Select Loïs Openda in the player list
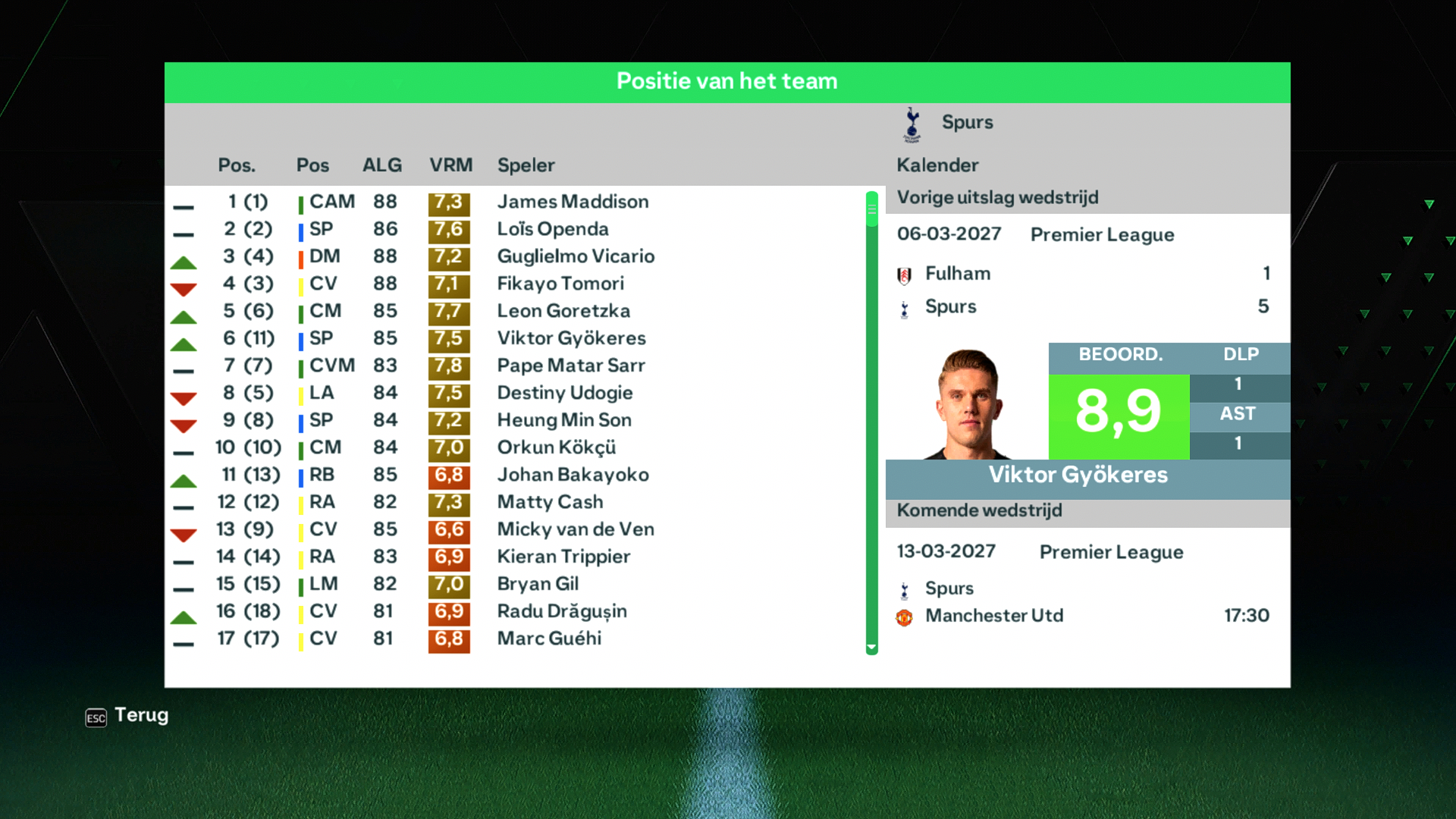1456x819 pixels. point(552,229)
